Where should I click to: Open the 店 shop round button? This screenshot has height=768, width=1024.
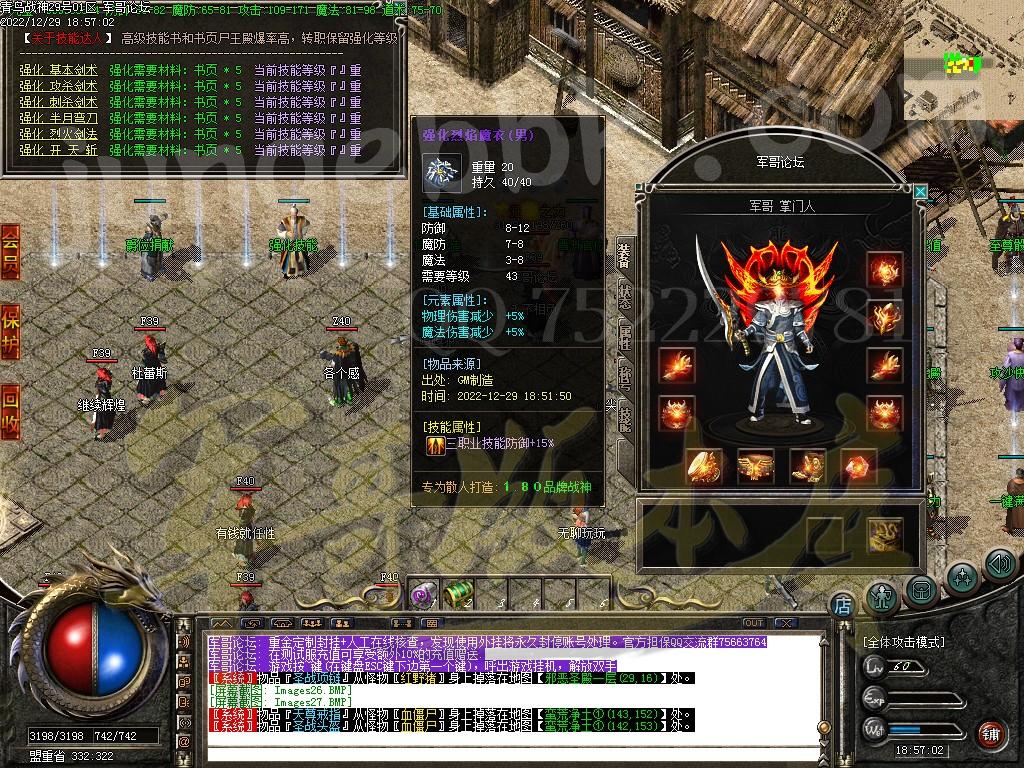(x=842, y=604)
